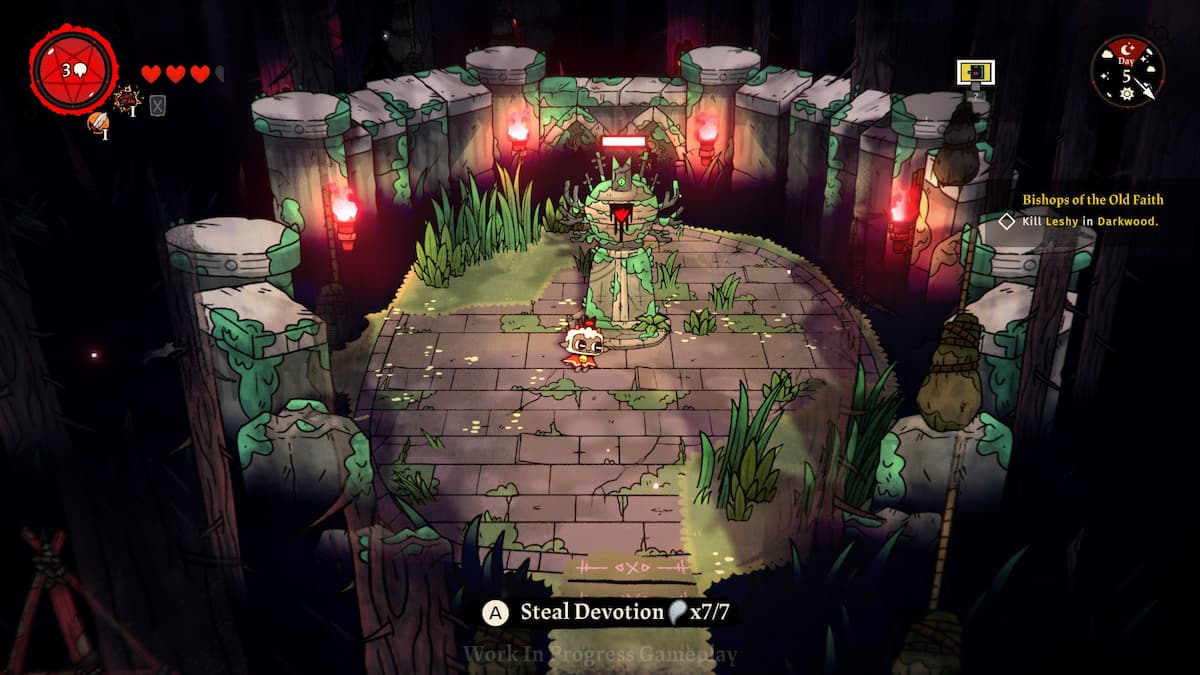Click the day and night clock dial

pos(1127,69)
